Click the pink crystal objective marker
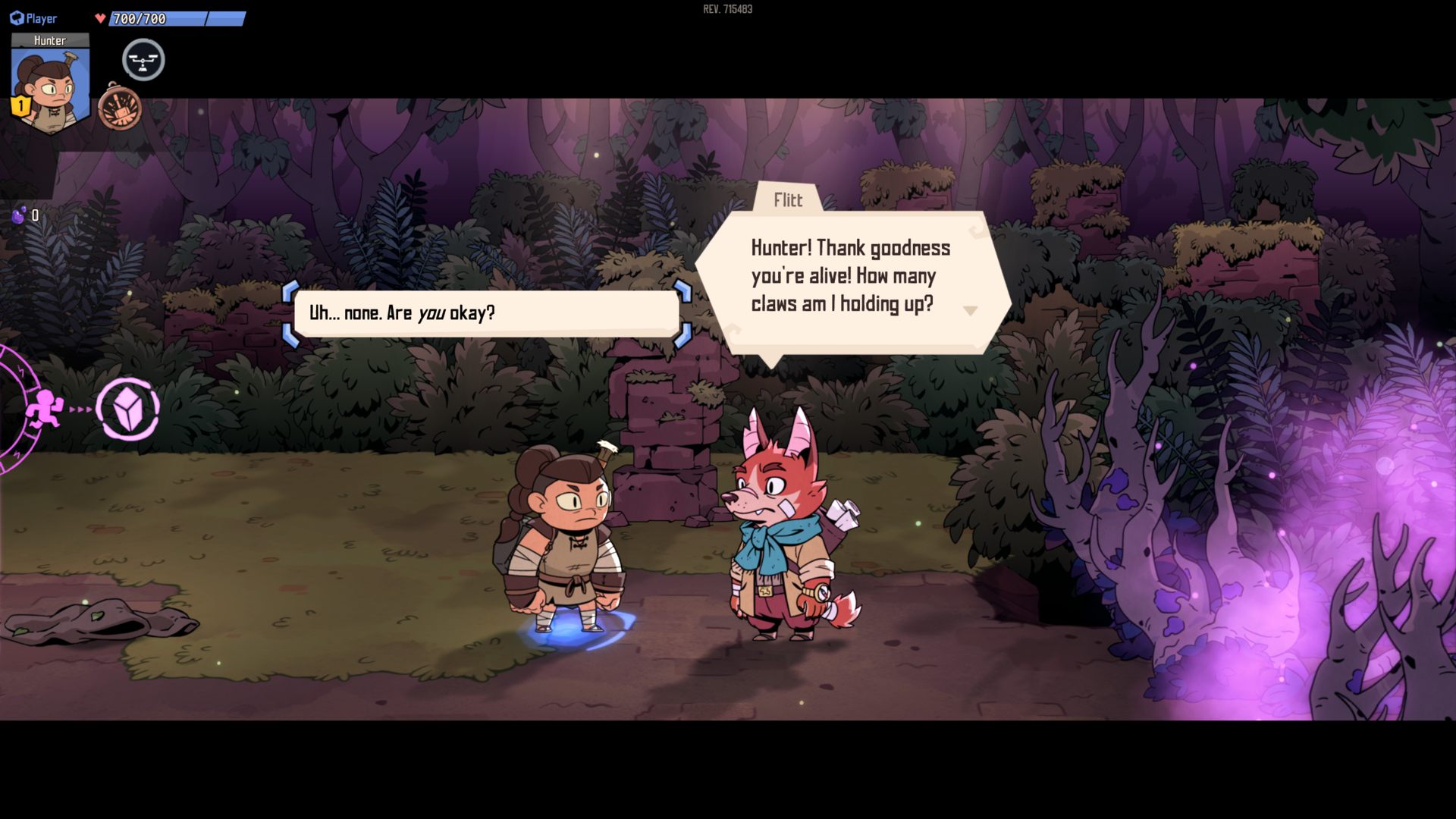Image resolution: width=1456 pixels, height=819 pixels. (127, 409)
